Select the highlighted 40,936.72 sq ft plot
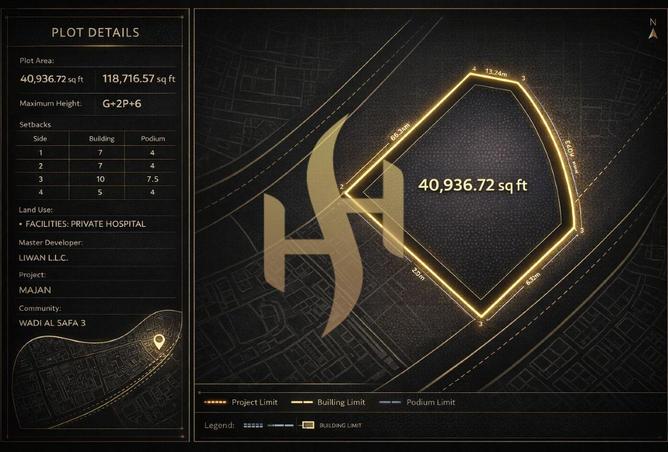668x452 pixels. point(470,190)
